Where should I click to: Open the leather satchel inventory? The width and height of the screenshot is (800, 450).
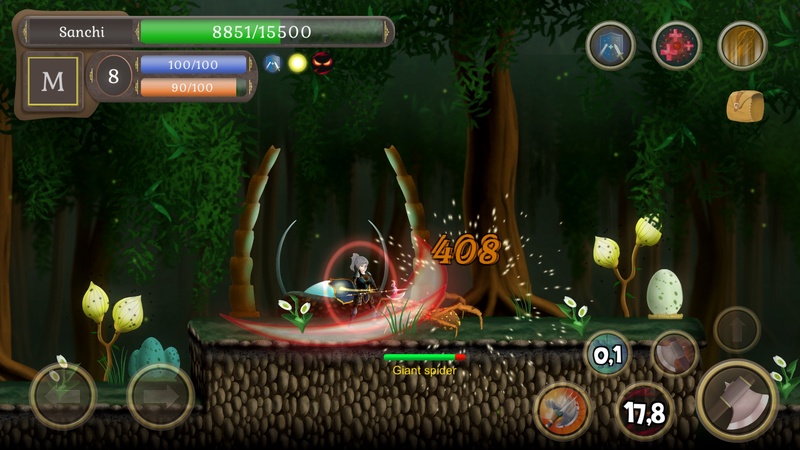point(744,106)
